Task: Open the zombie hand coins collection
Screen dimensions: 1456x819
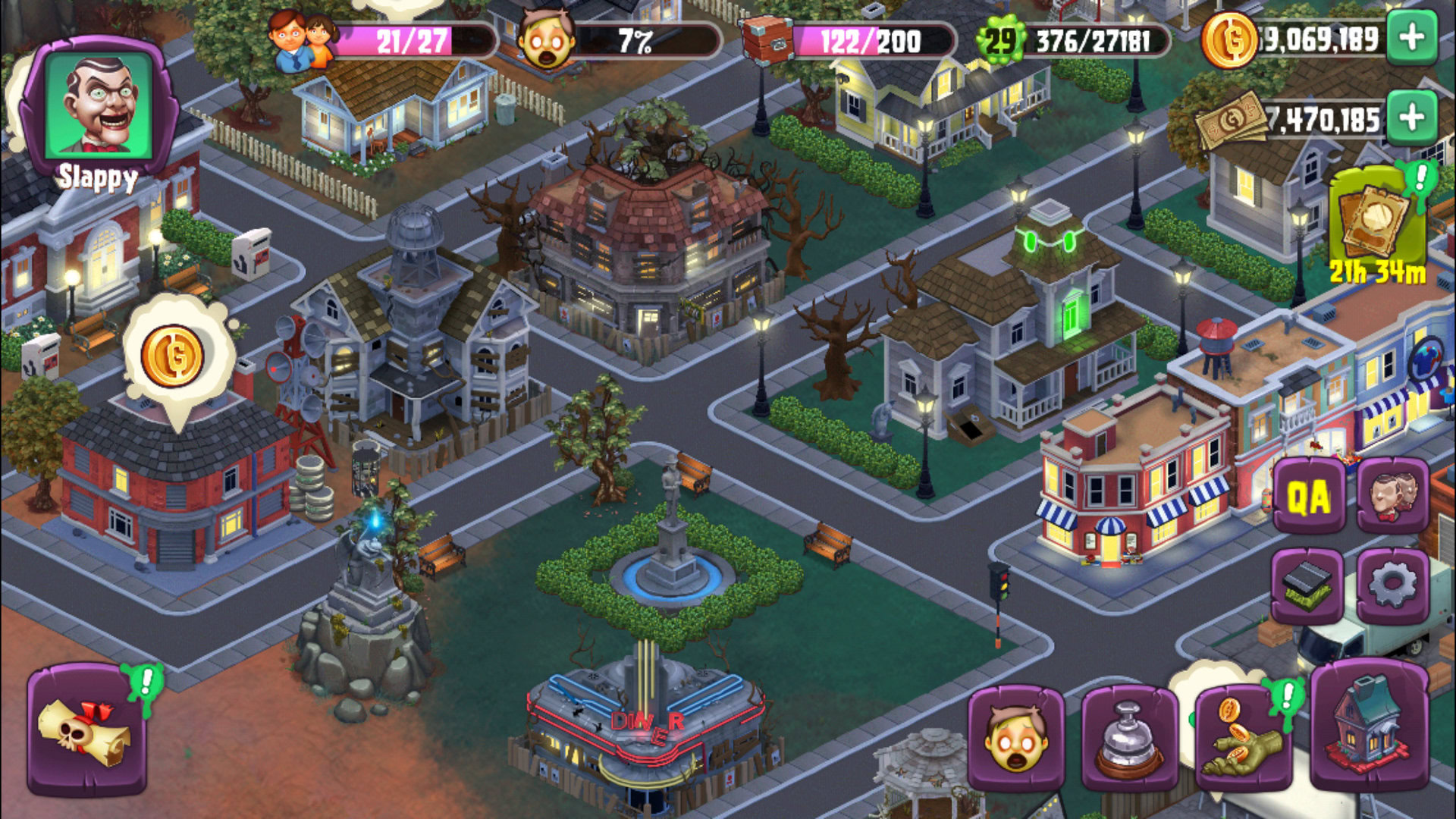Action: 1244,738
